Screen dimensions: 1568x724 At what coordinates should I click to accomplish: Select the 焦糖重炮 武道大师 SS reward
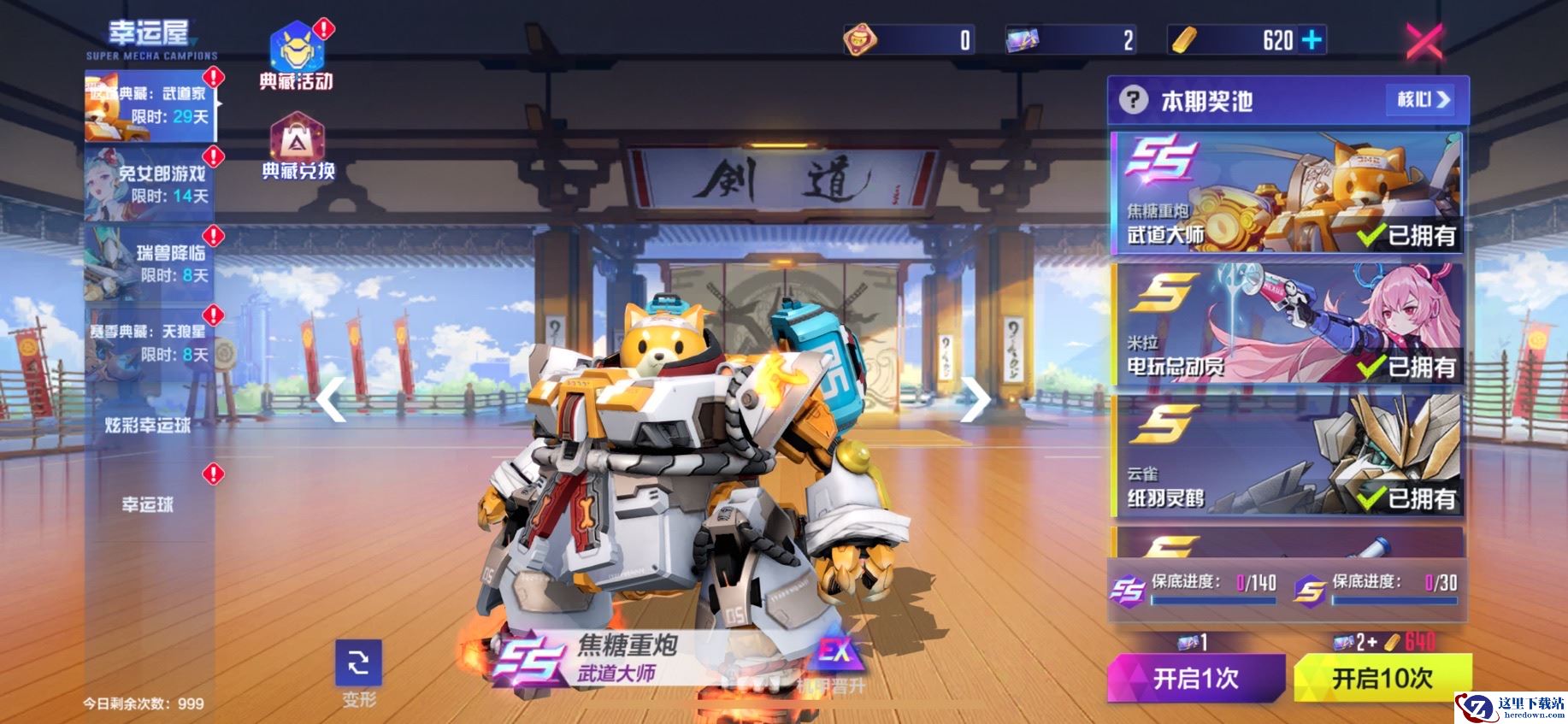point(1286,193)
